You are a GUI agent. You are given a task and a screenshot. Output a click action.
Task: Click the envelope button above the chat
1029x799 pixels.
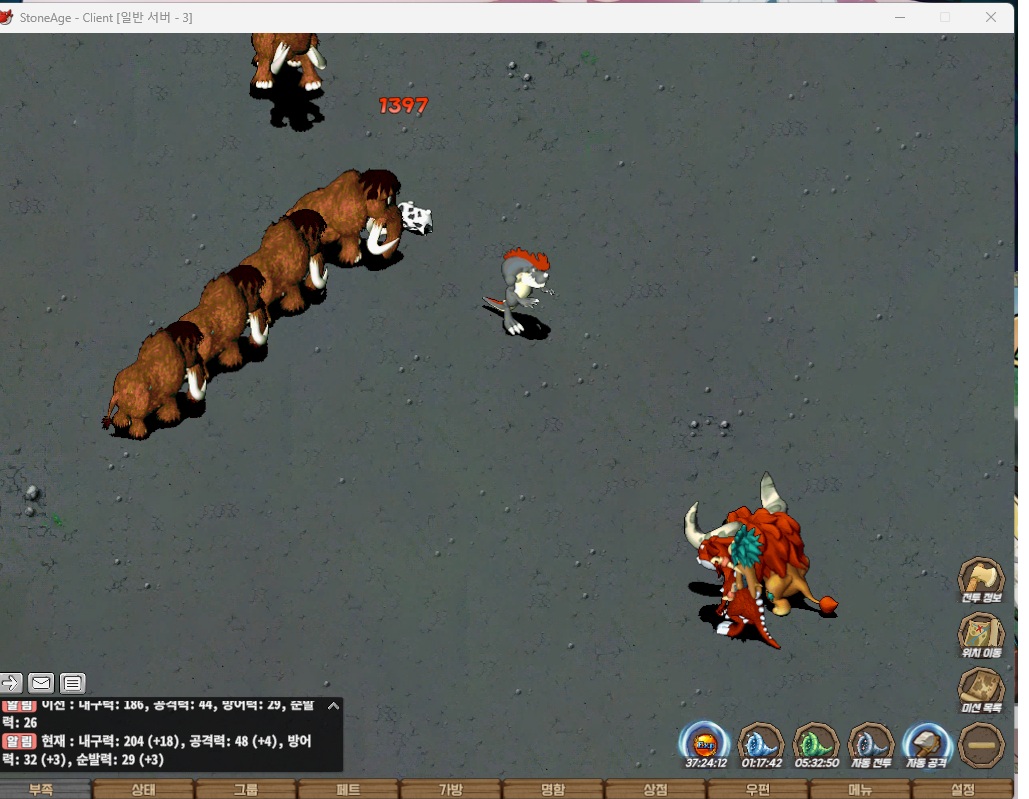point(41,683)
